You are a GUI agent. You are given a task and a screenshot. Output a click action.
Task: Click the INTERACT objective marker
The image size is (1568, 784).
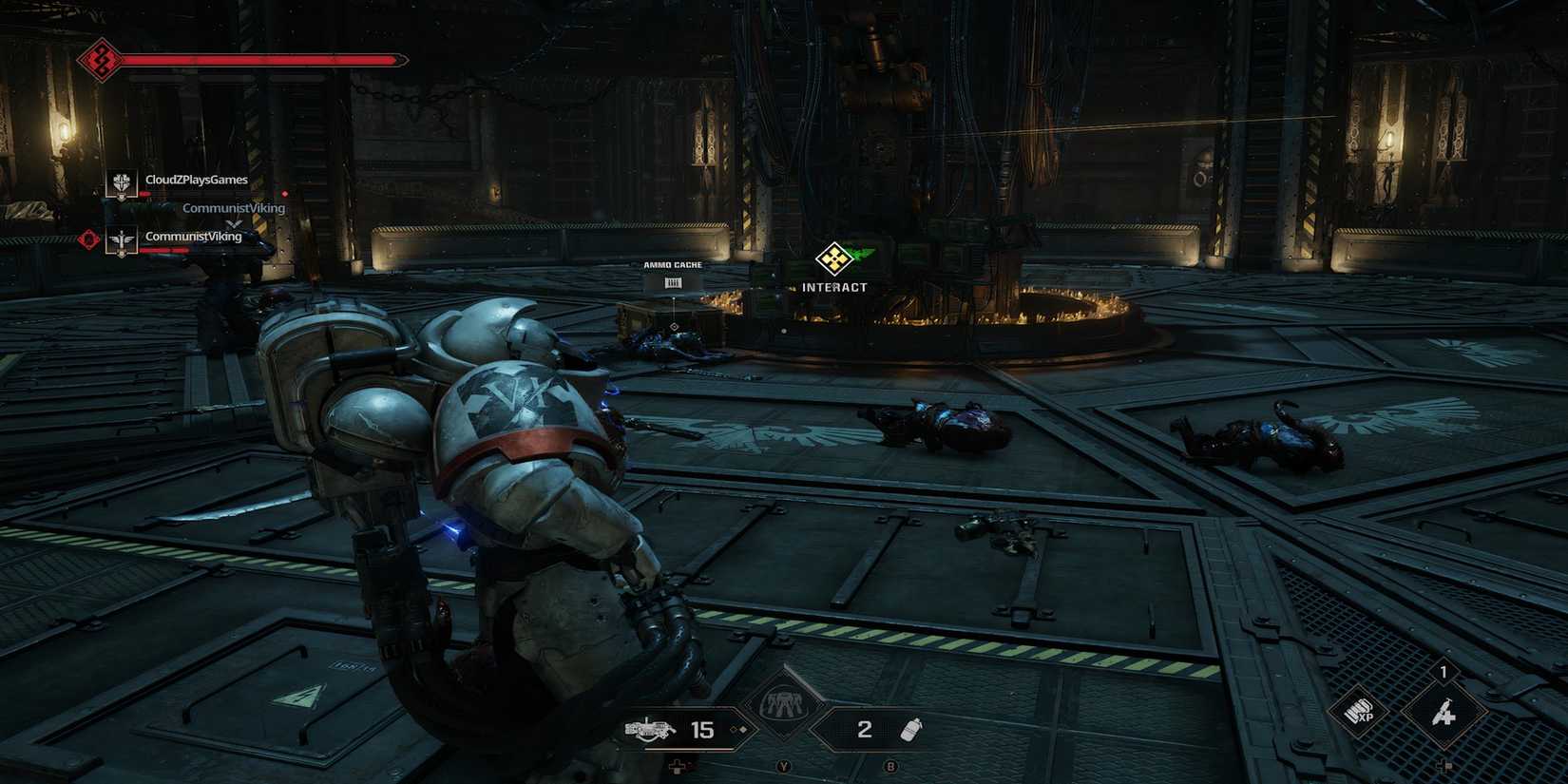coord(834,258)
